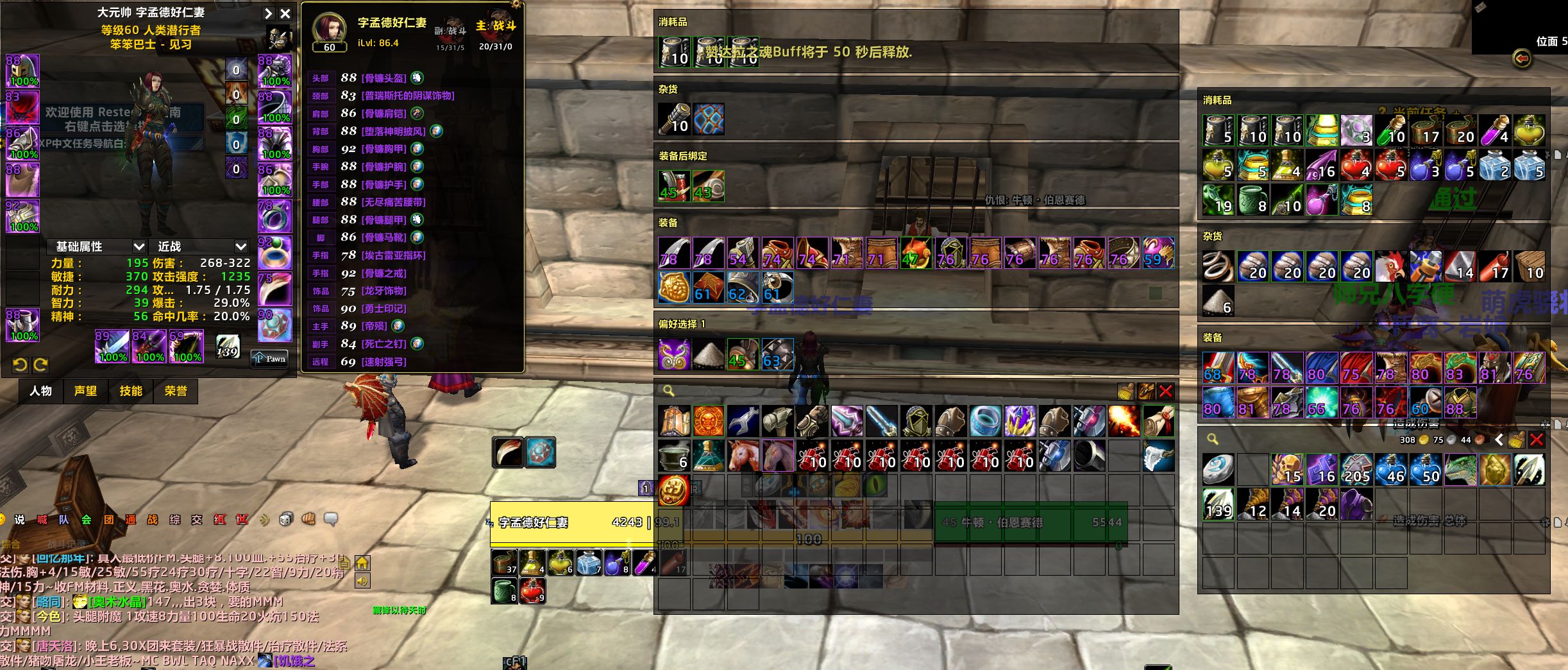Expand the 基础属性 stats dropdown
This screenshot has width=1568, height=670.
pos(139,246)
